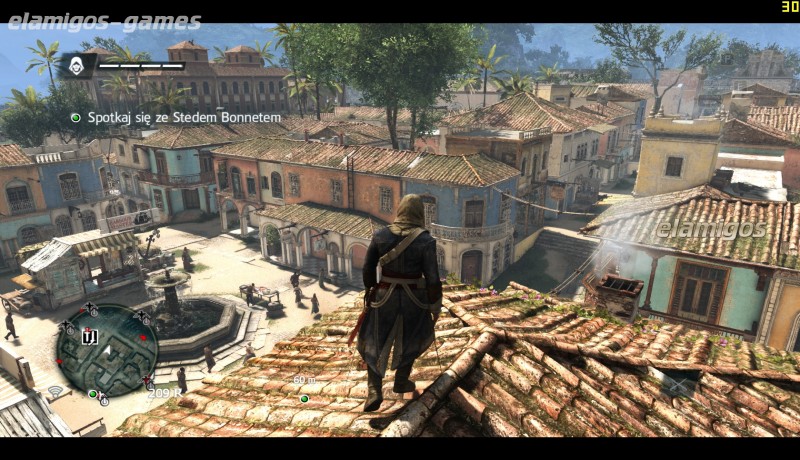Click the circular minimap

click(x=106, y=350)
